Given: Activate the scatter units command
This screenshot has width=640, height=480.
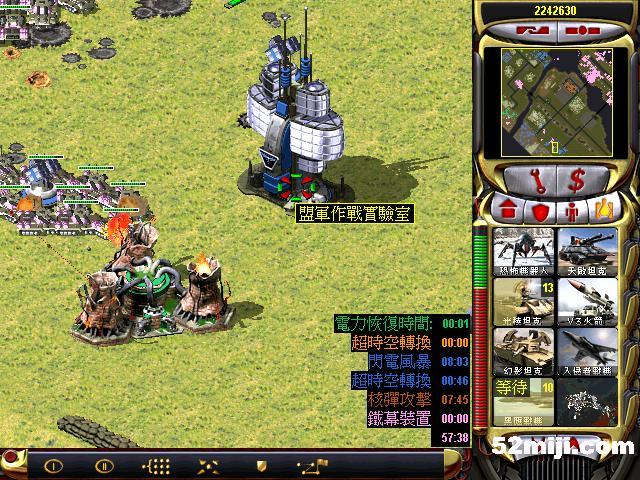Looking at the screenshot, I should point(209,465).
